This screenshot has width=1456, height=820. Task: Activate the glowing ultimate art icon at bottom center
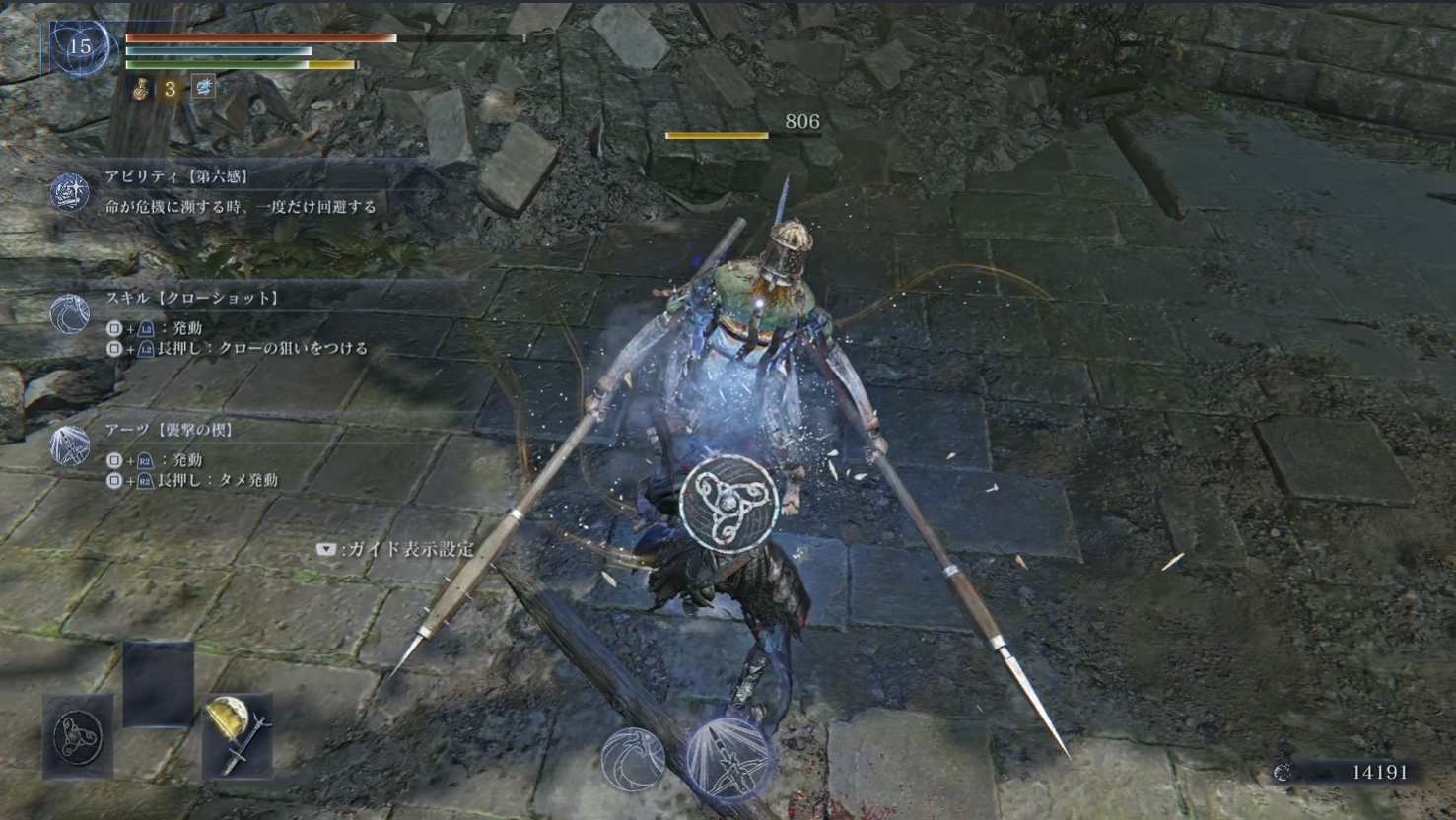point(729,758)
